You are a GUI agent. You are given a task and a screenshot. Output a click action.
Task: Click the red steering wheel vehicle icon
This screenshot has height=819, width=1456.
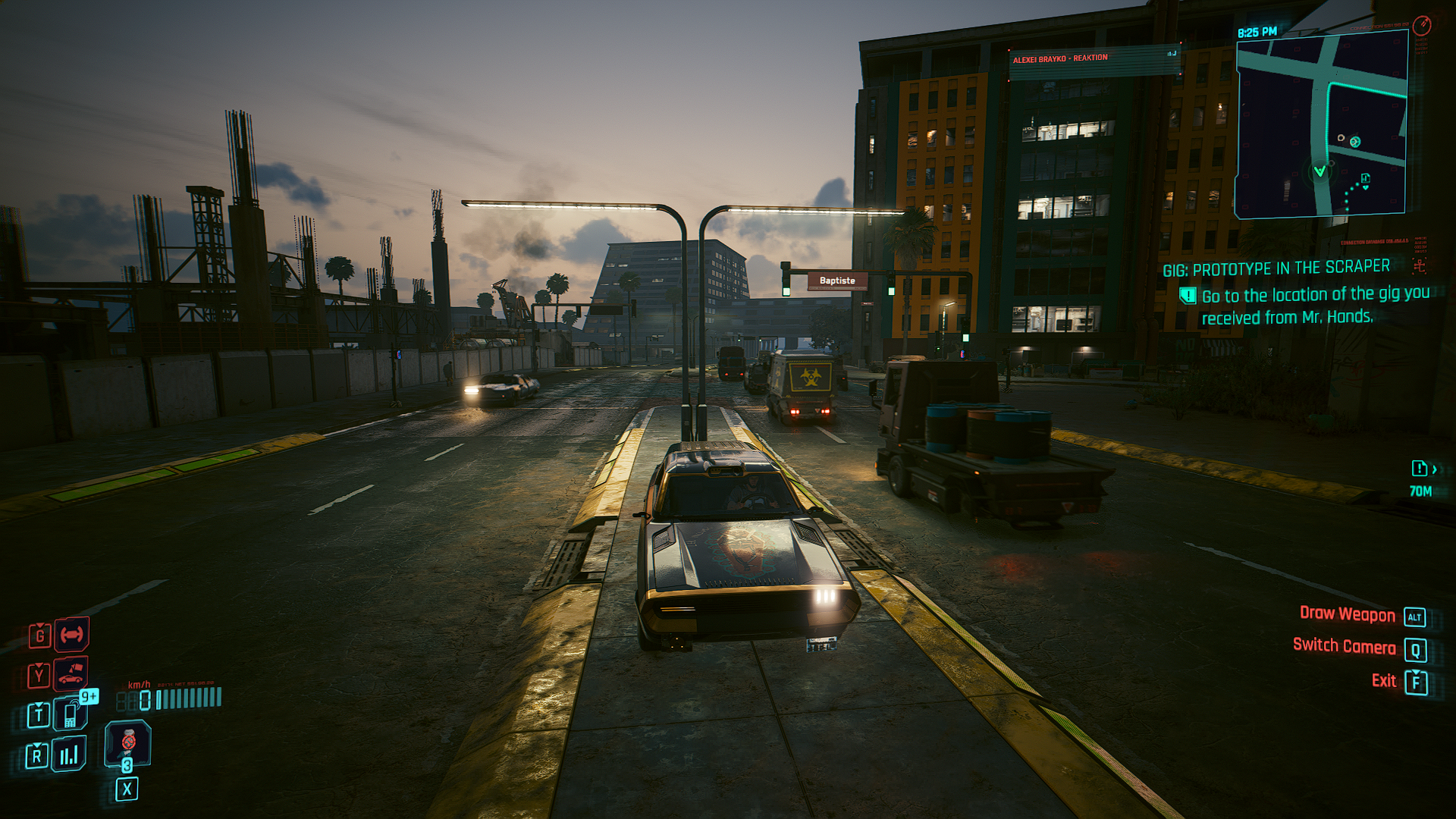click(x=72, y=634)
